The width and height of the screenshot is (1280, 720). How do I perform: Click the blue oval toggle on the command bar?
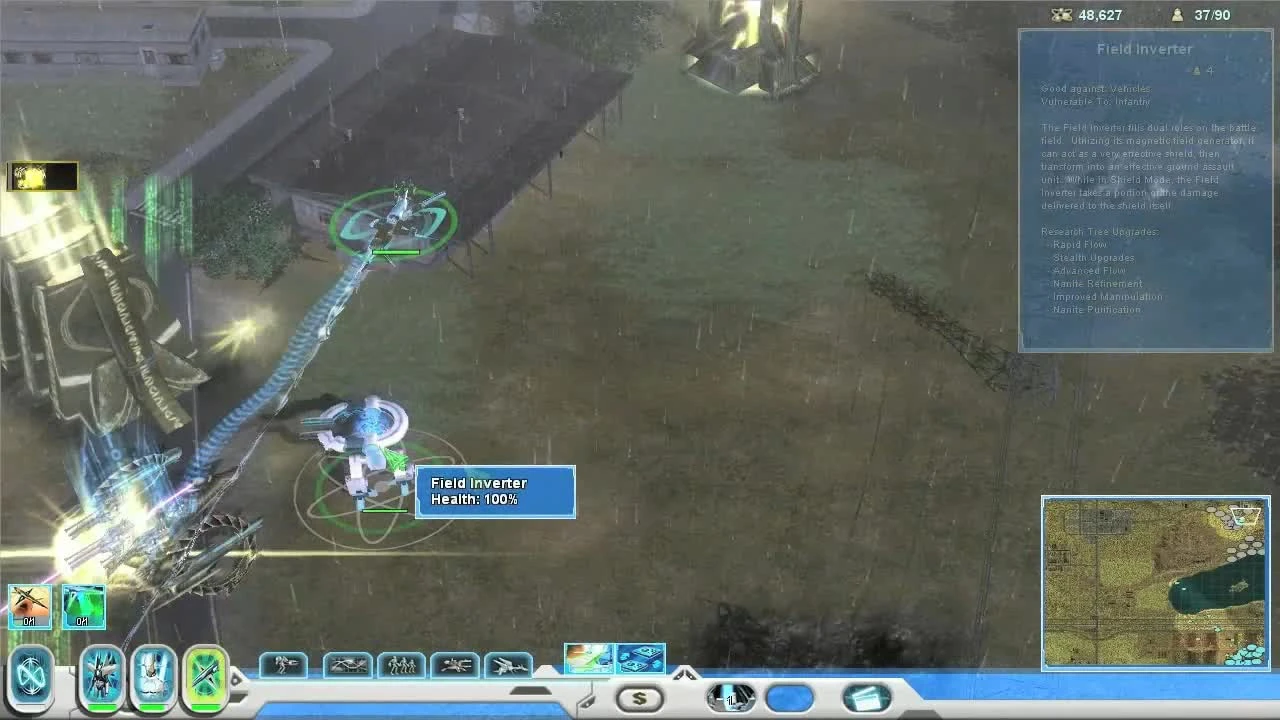pos(789,697)
